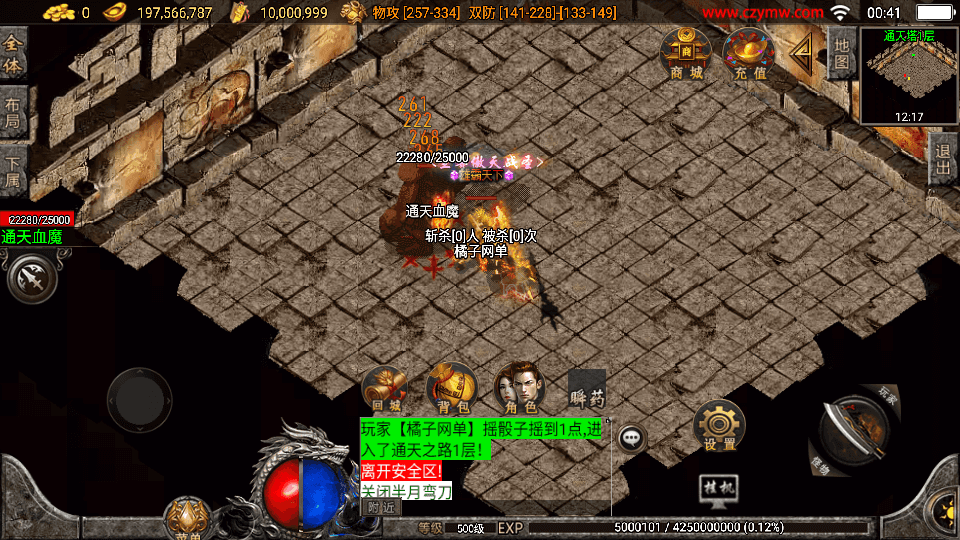The image size is (960, 540).
Task: Select the 布局 layout tab
Action: point(13,112)
